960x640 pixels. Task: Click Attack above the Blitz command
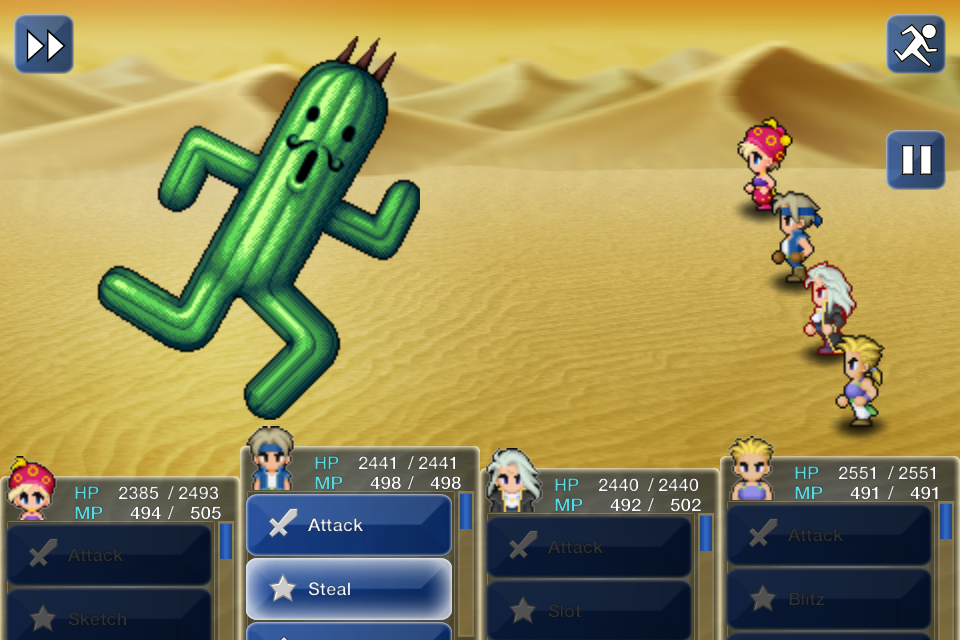coord(828,535)
